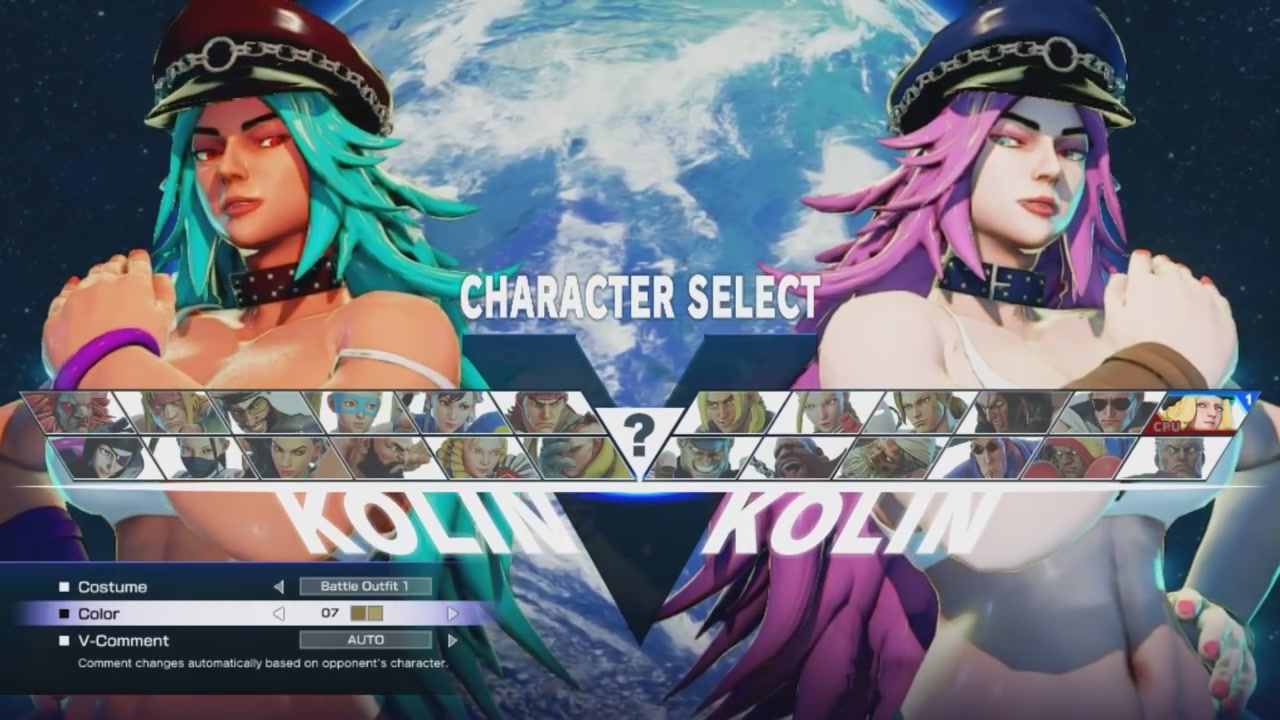Click the AUTO setting for V-Comment
This screenshot has height=720, width=1280.
[365, 640]
